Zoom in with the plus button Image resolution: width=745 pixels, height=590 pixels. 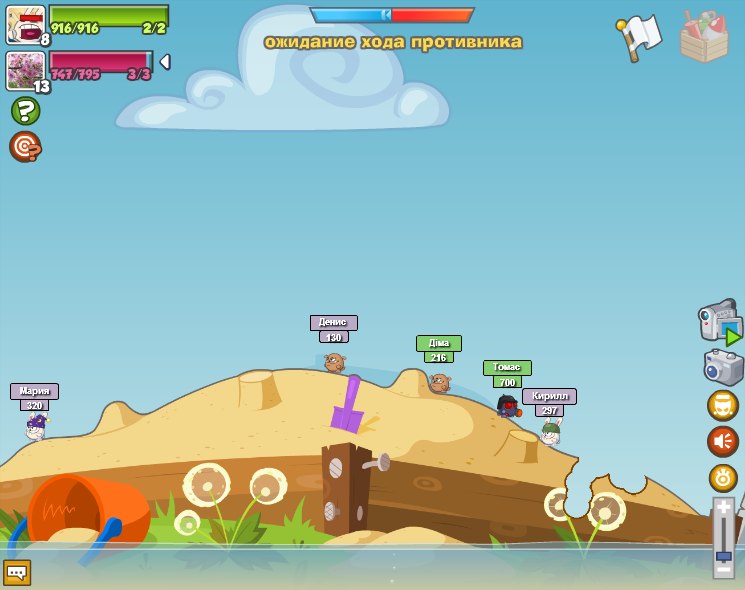tap(723, 508)
